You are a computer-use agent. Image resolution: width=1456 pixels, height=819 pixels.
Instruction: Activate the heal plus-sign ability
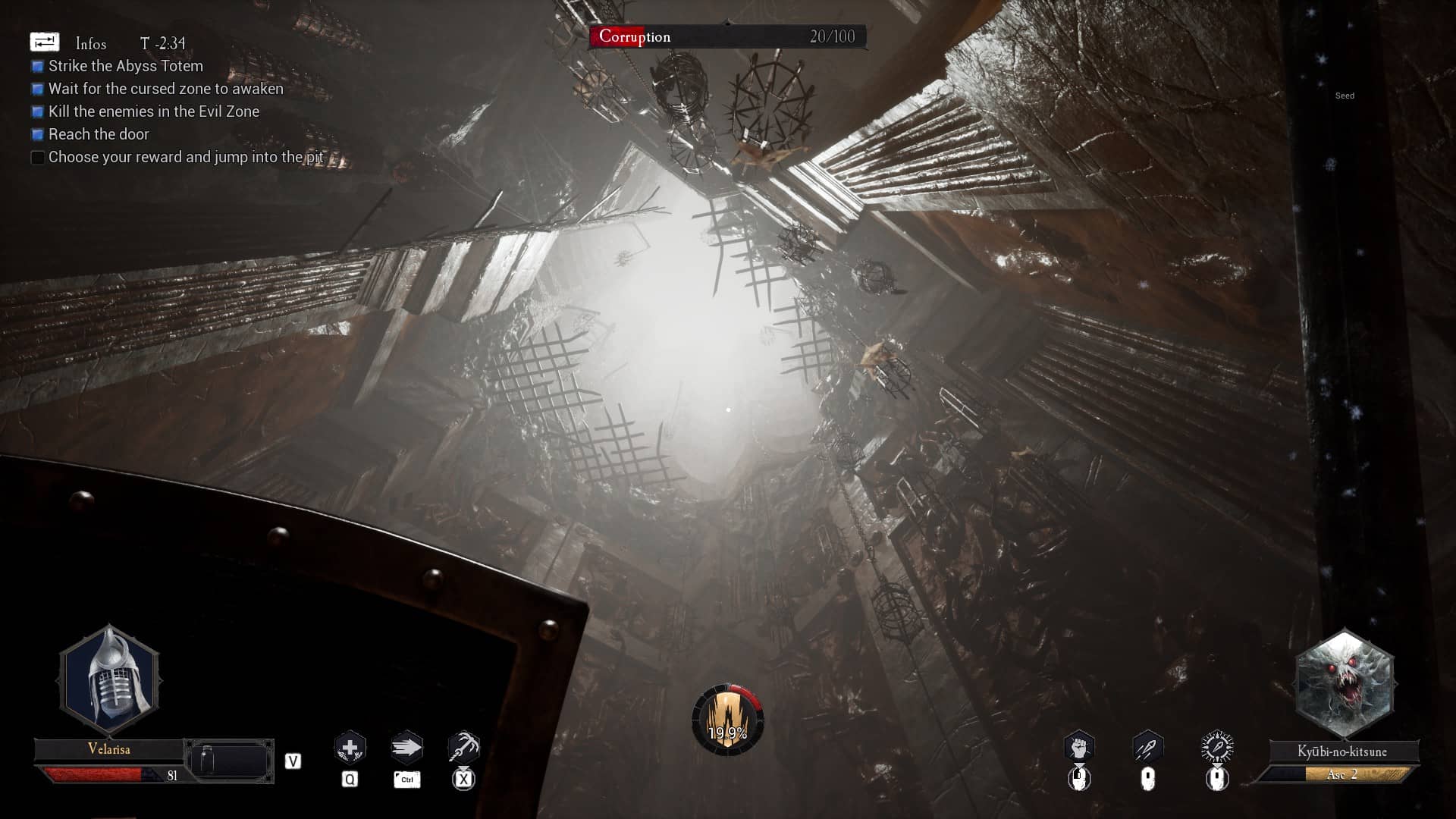tap(350, 748)
